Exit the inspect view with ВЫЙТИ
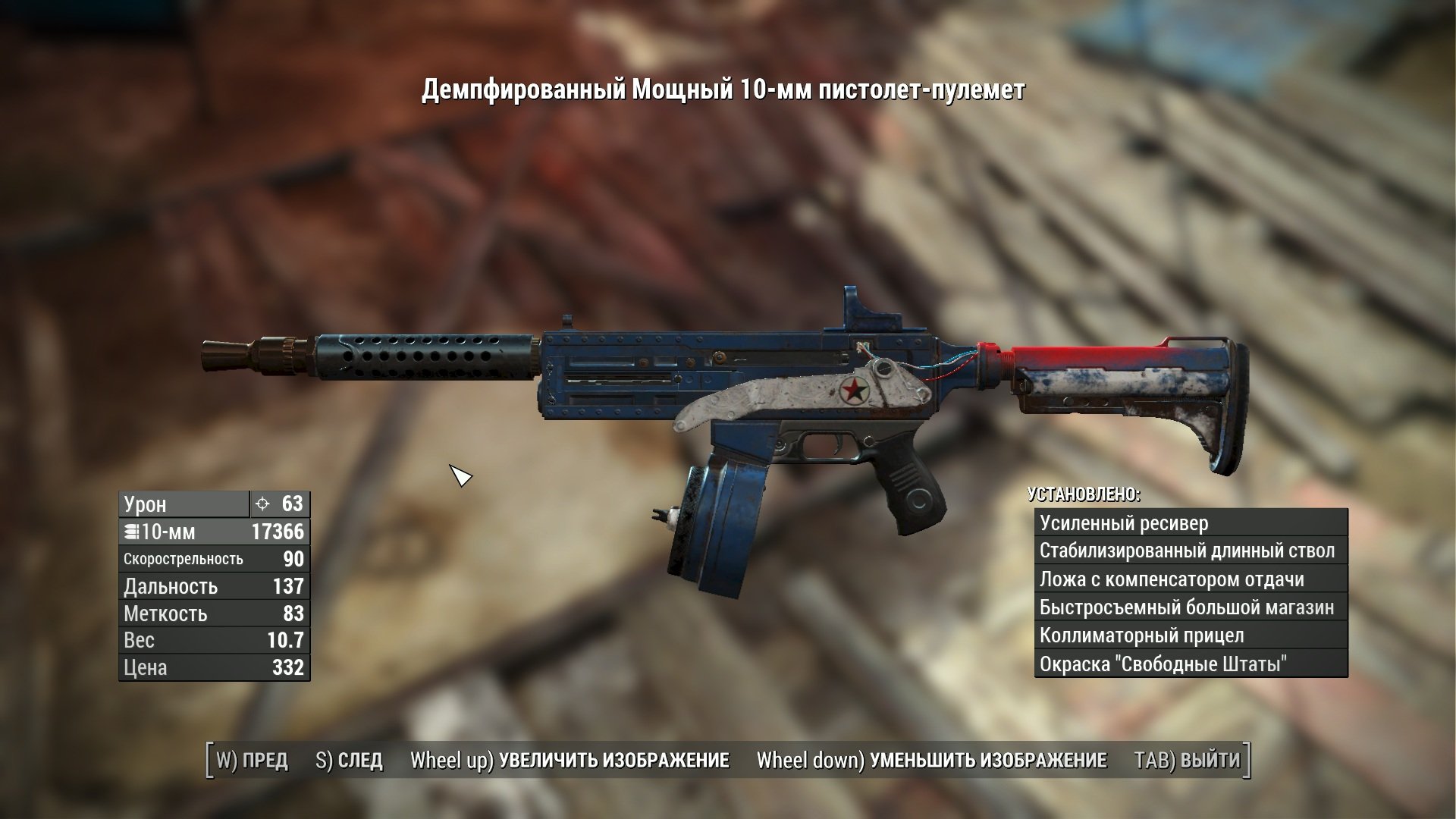Viewport: 1456px width, 819px height. click(1187, 760)
